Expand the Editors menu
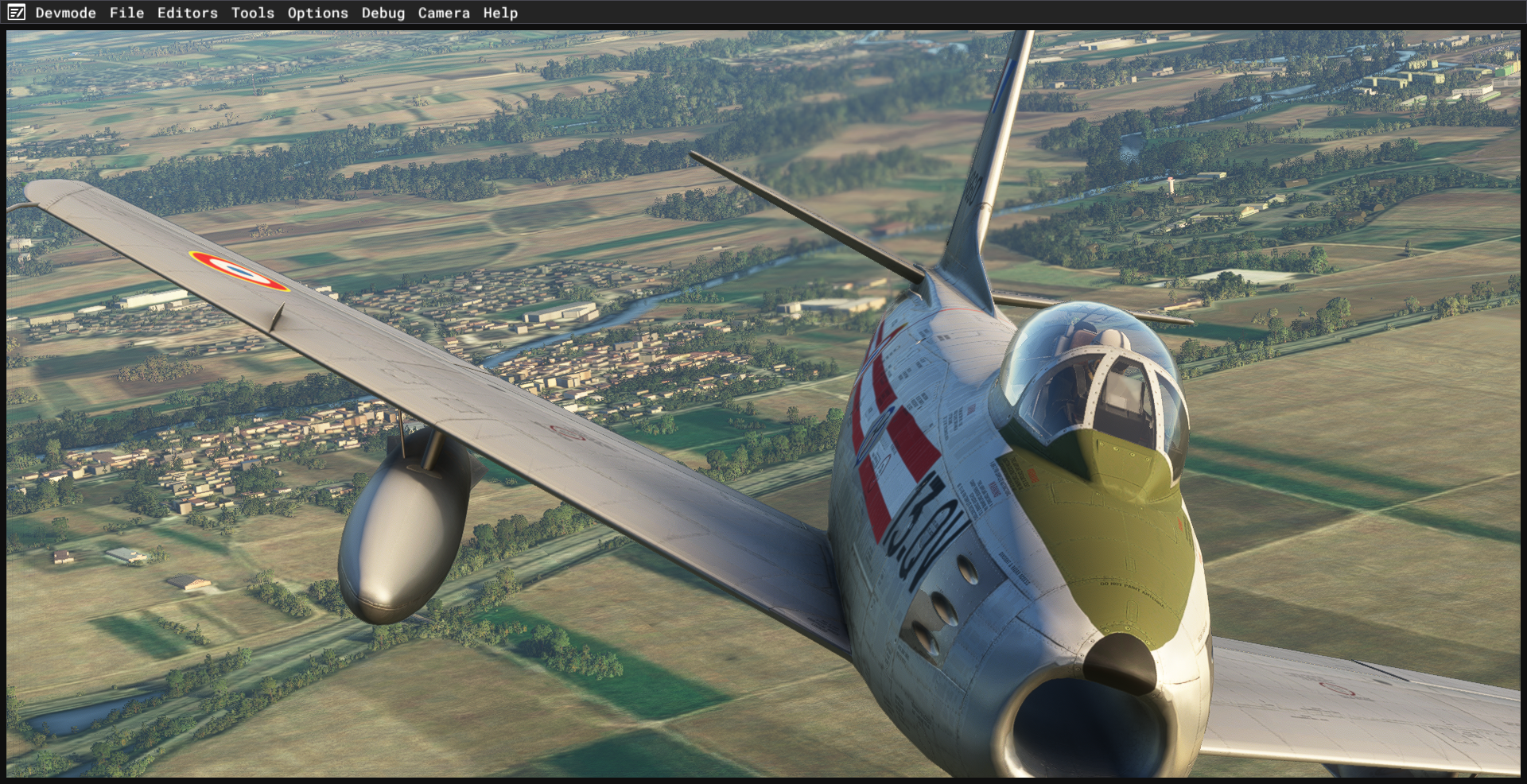The image size is (1527, 784). click(187, 13)
